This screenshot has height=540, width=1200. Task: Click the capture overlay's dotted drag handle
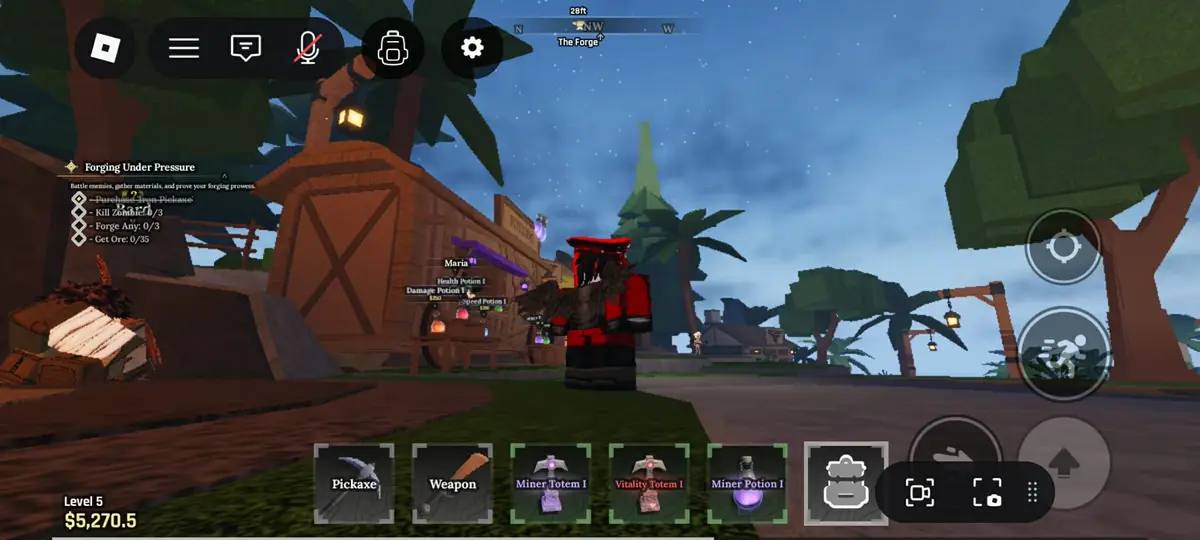[1033, 492]
